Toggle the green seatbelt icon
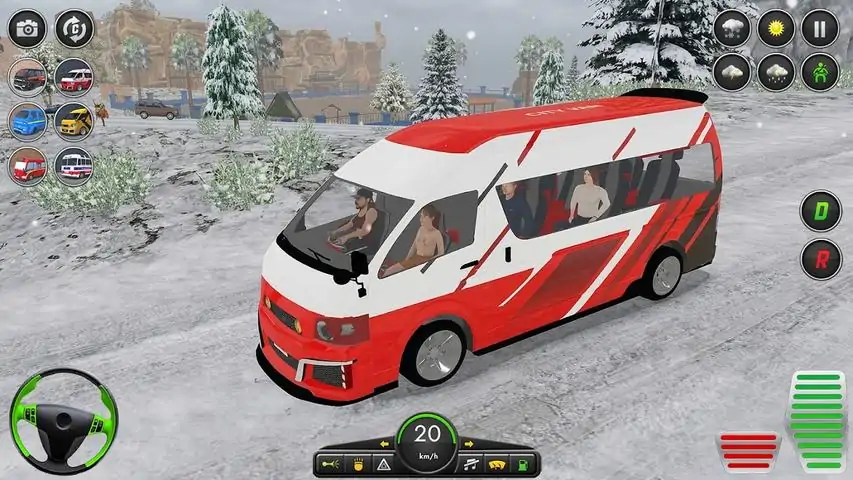Image resolution: width=853 pixels, height=480 pixels. click(820, 72)
